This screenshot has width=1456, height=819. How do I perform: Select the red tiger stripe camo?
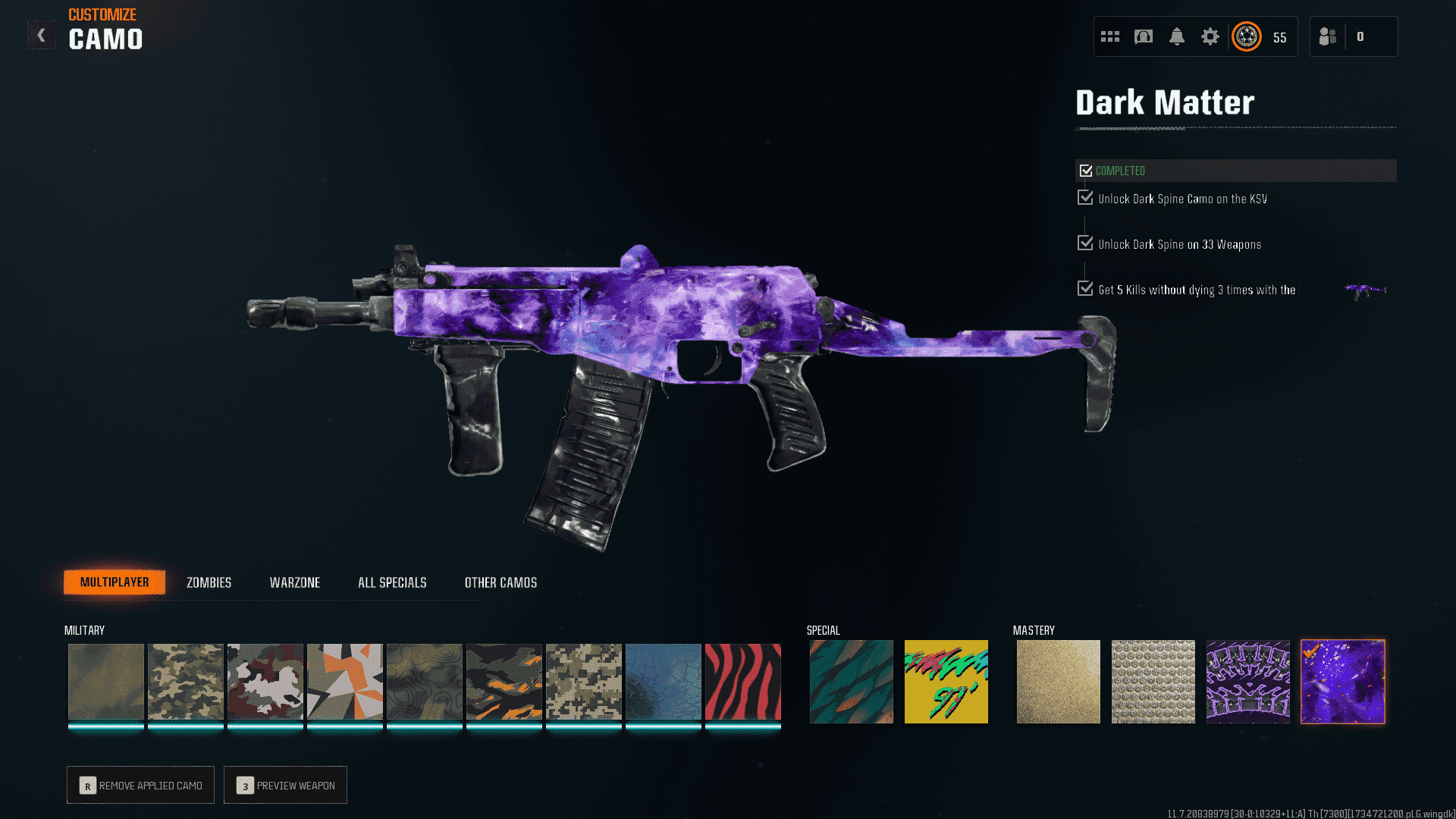742,681
